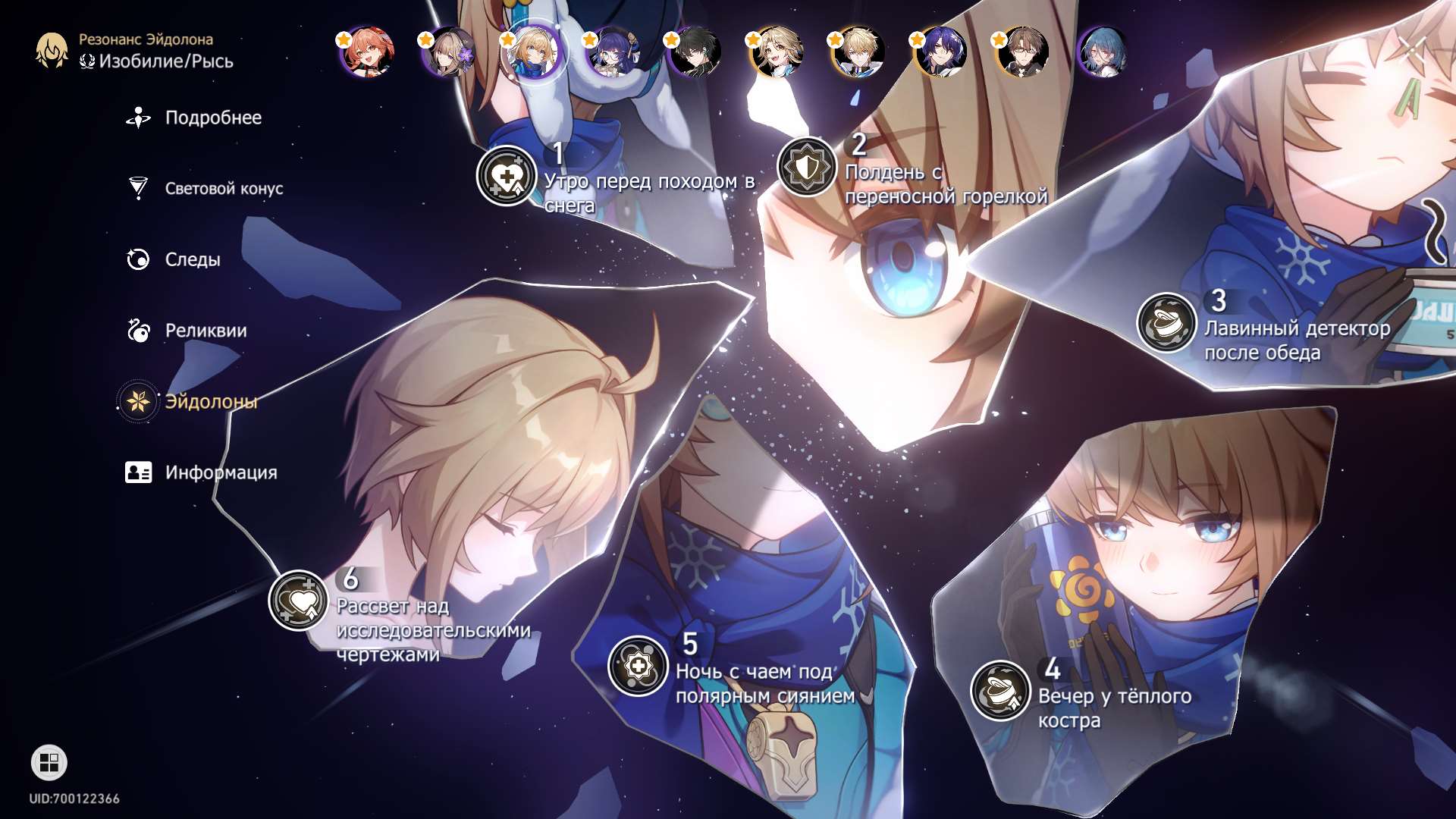Image resolution: width=1456 pixels, height=819 pixels.
Task: Open Eidolon 3 Лавинный детектор icon
Action: [1166, 322]
